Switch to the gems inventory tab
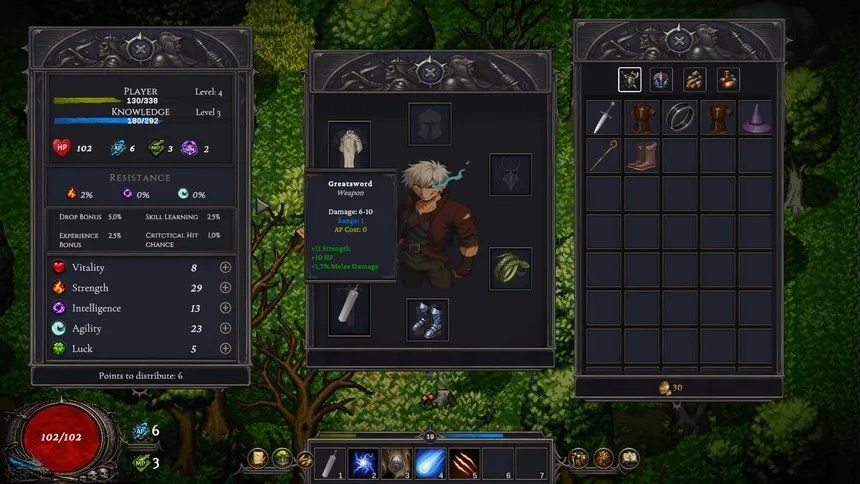The width and height of the screenshot is (860, 484). tap(662, 79)
